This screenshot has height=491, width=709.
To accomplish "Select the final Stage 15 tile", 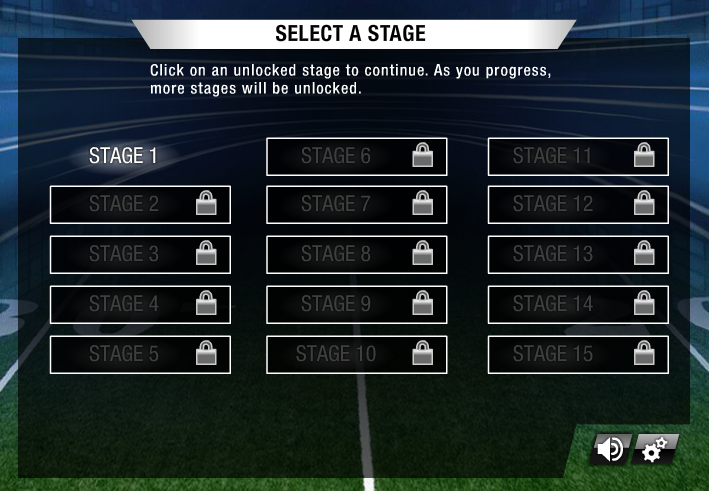I will (x=578, y=354).
